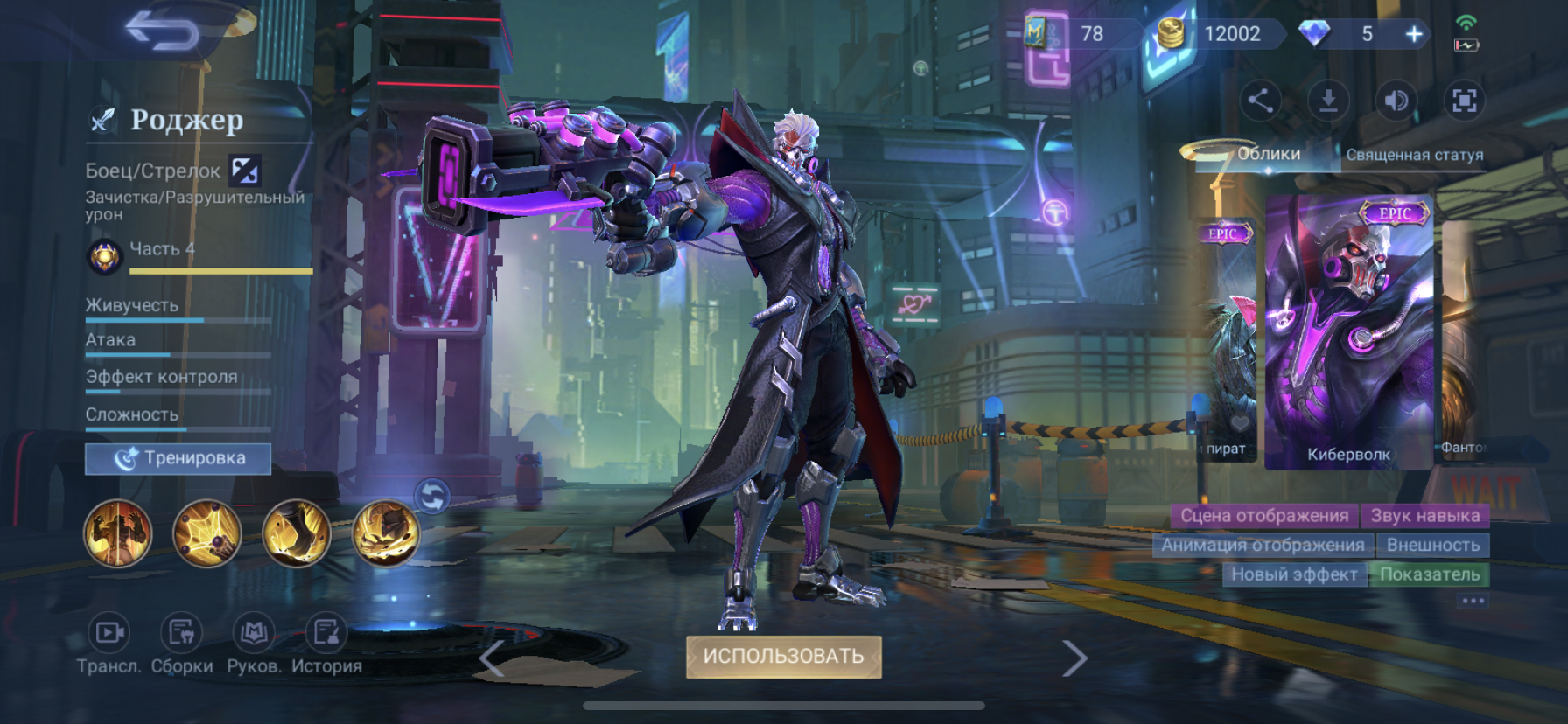Toggle the hero voice speaker icon
Viewport: 1568px width, 724px height.
pos(1396,101)
